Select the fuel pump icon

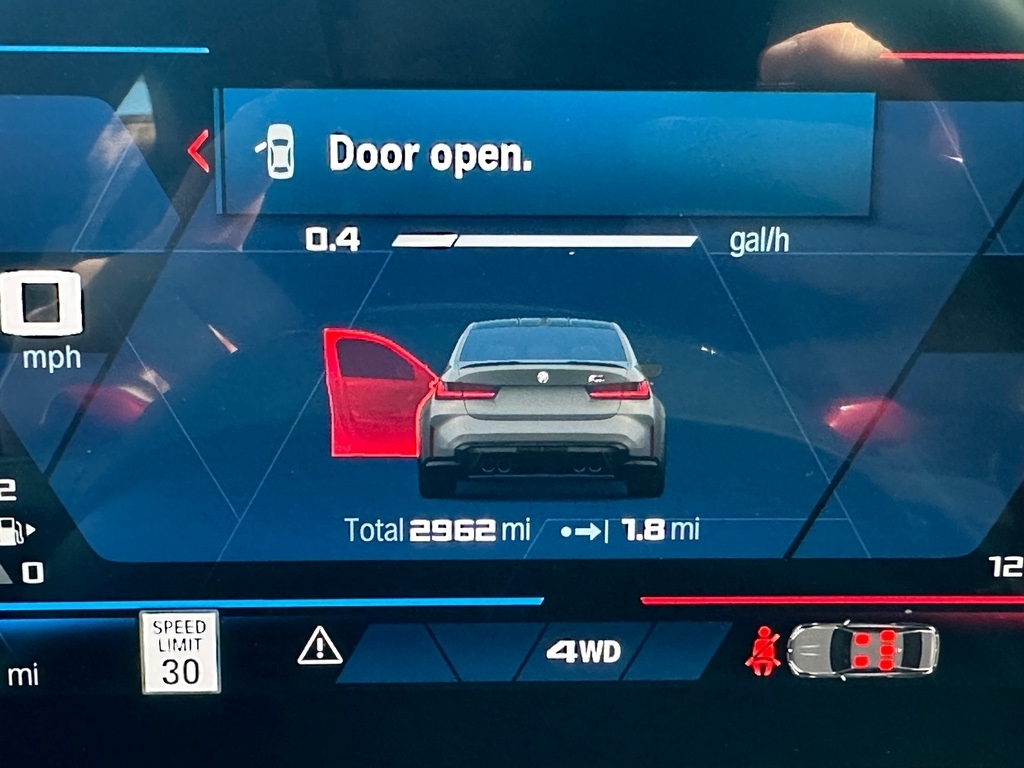[x=12, y=531]
